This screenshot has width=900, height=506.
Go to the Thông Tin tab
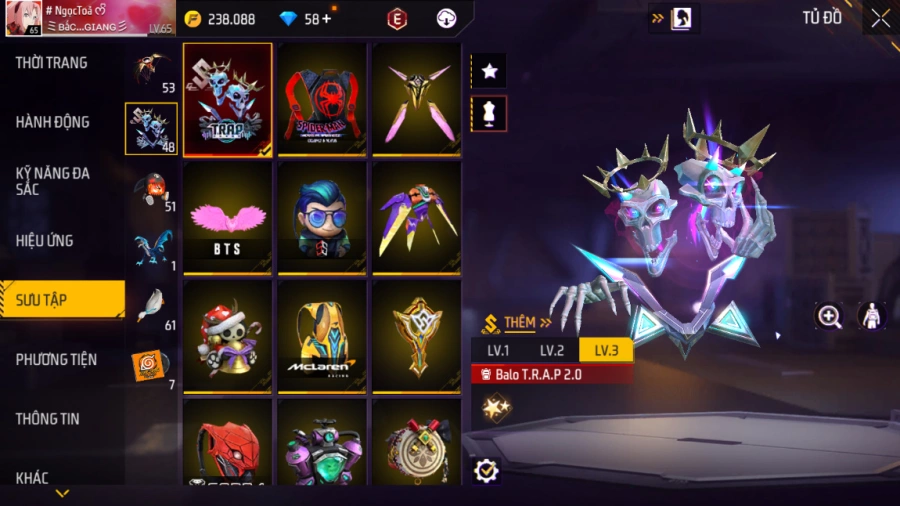click(x=48, y=418)
